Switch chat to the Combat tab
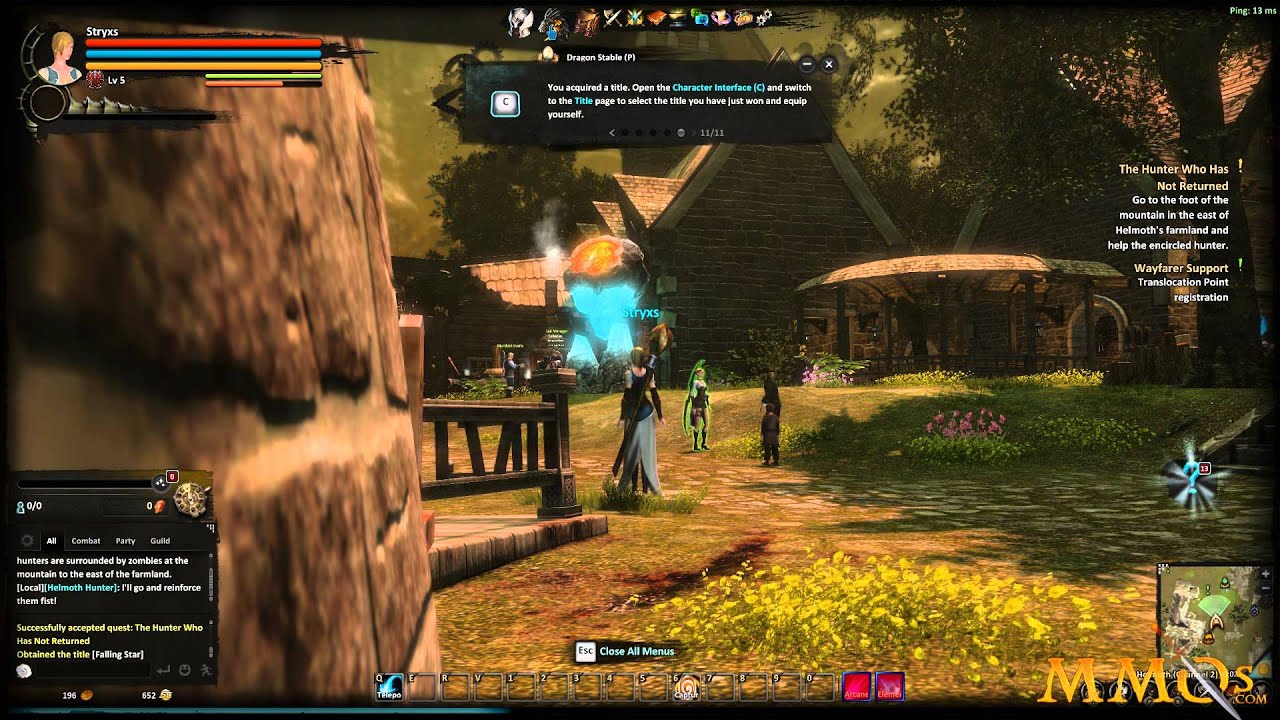The width and height of the screenshot is (1280, 720). (86, 541)
